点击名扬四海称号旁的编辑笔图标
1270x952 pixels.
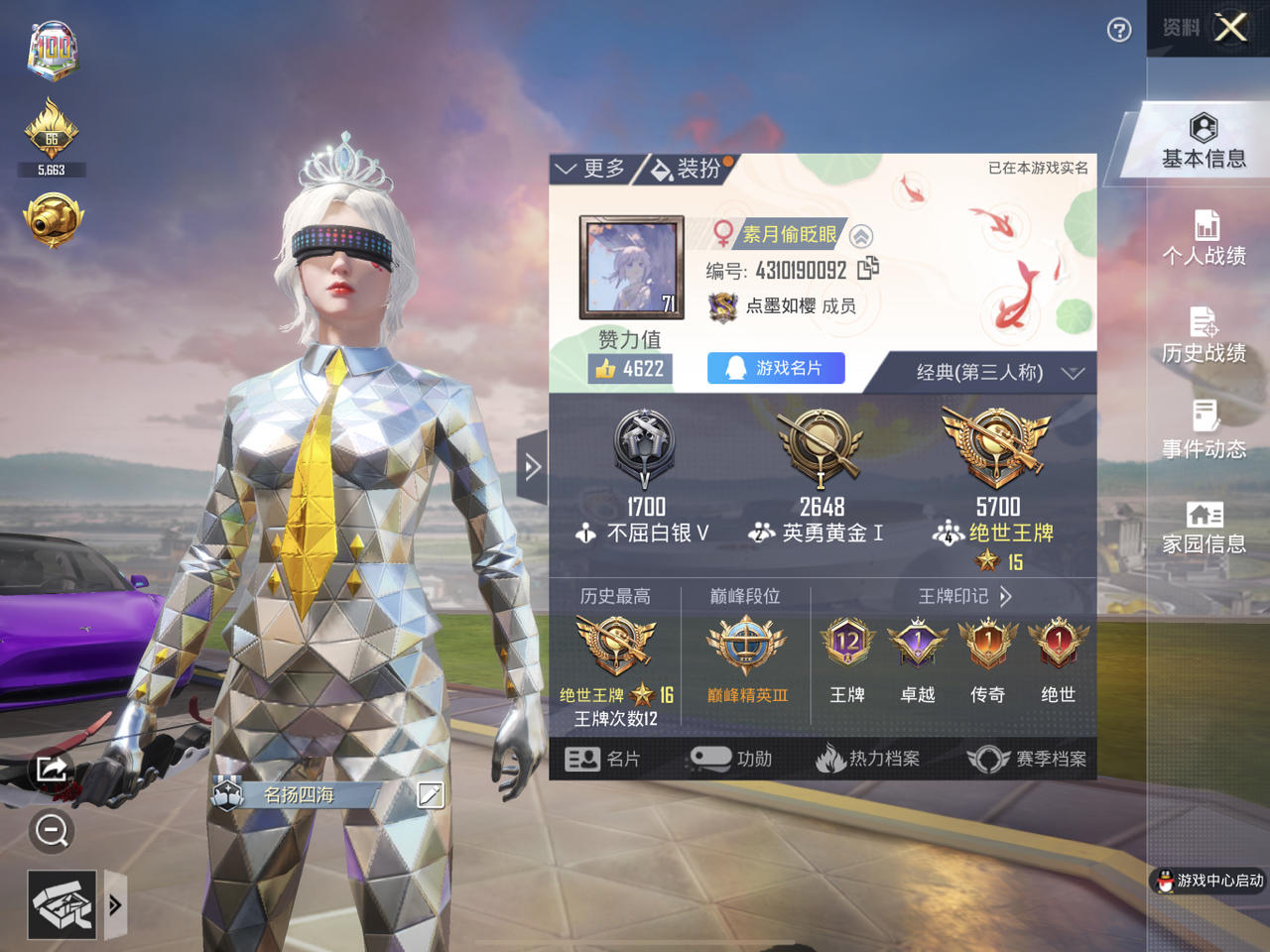coord(429,794)
